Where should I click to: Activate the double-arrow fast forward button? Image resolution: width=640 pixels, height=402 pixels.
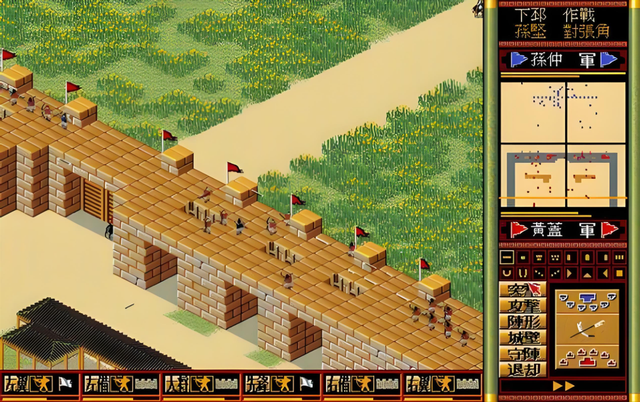tap(564, 386)
